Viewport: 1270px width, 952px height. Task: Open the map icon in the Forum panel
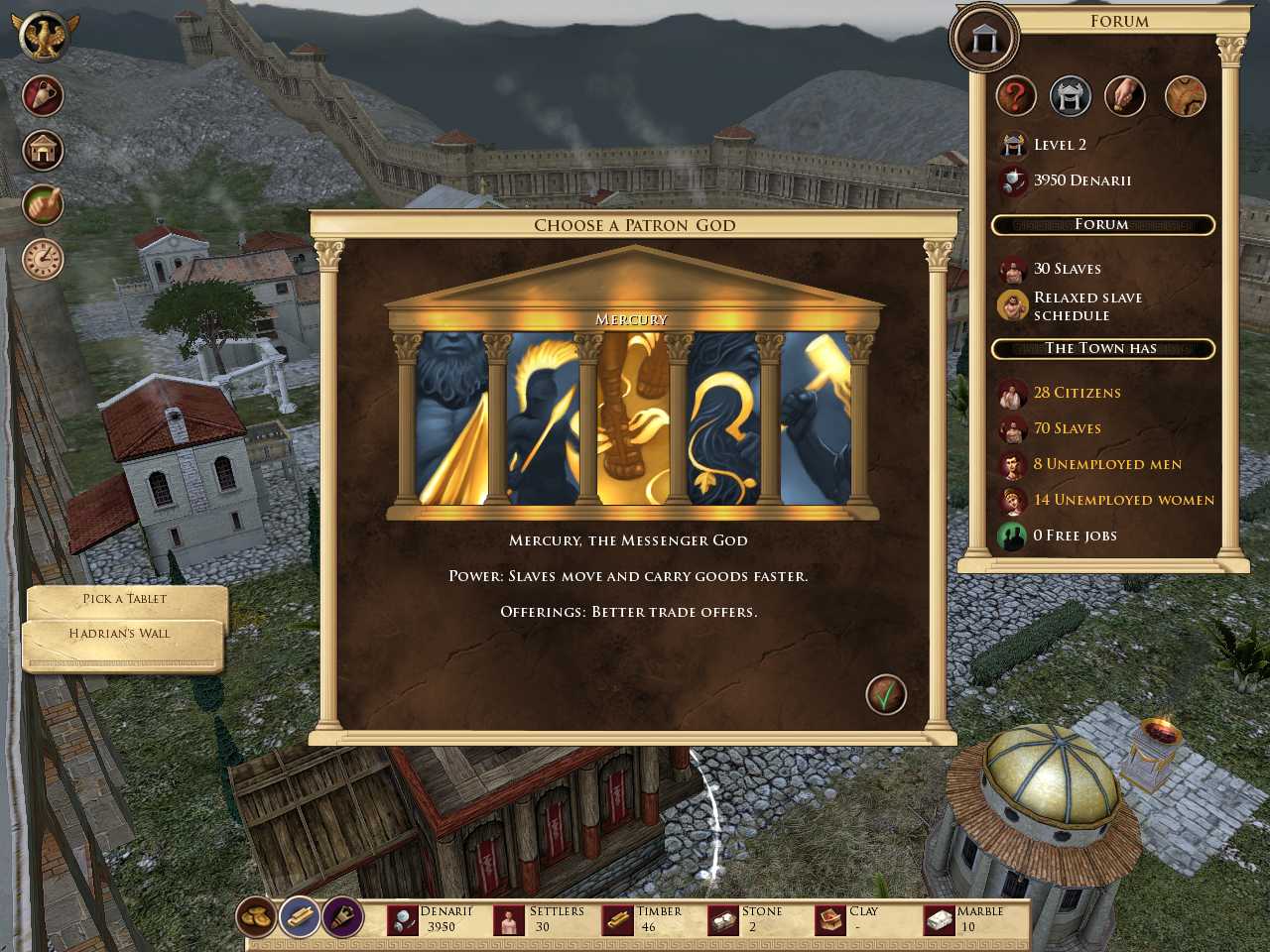(1186, 96)
